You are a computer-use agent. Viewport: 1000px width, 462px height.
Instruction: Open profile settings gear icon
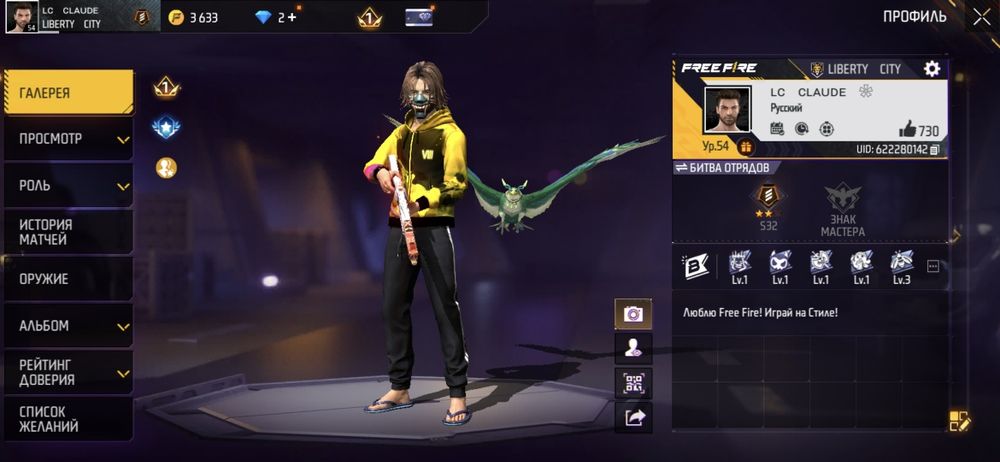932,69
